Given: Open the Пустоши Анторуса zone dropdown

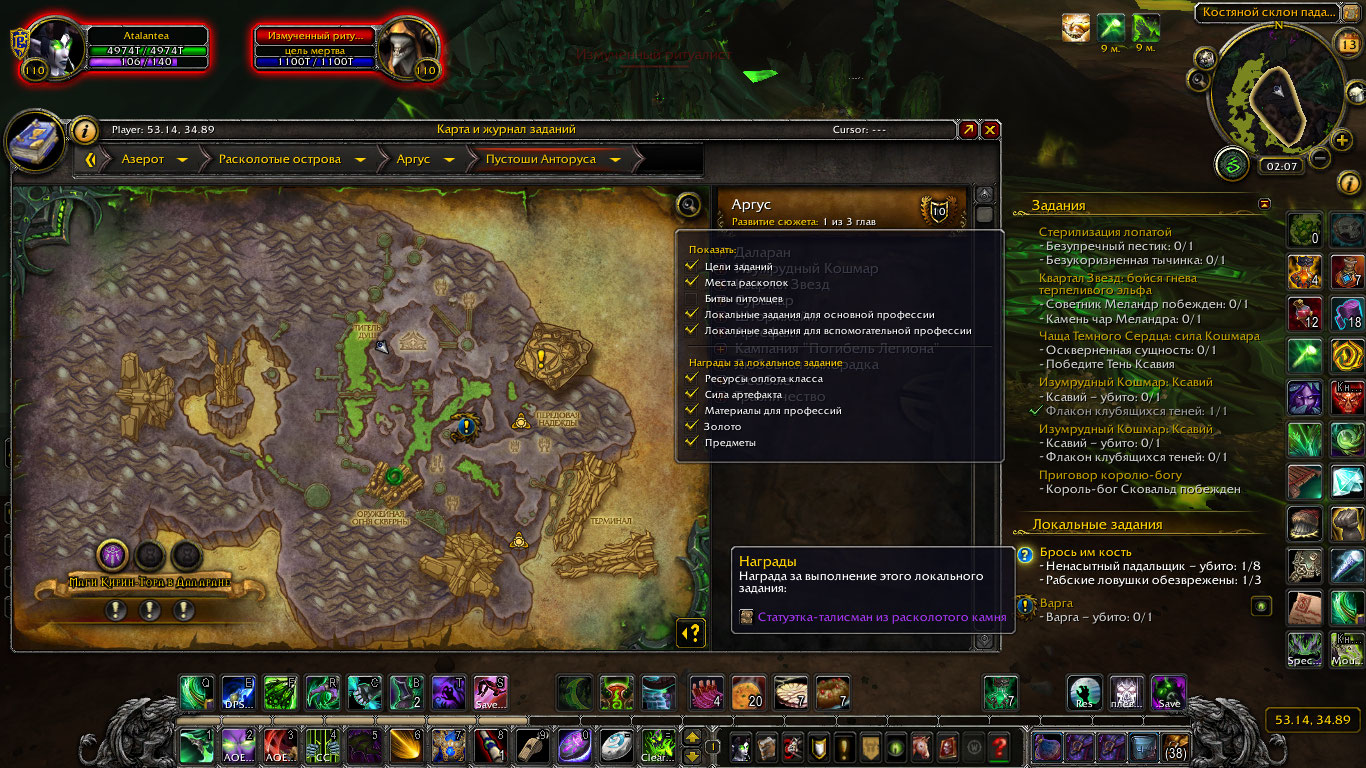Looking at the screenshot, I should 615,159.
